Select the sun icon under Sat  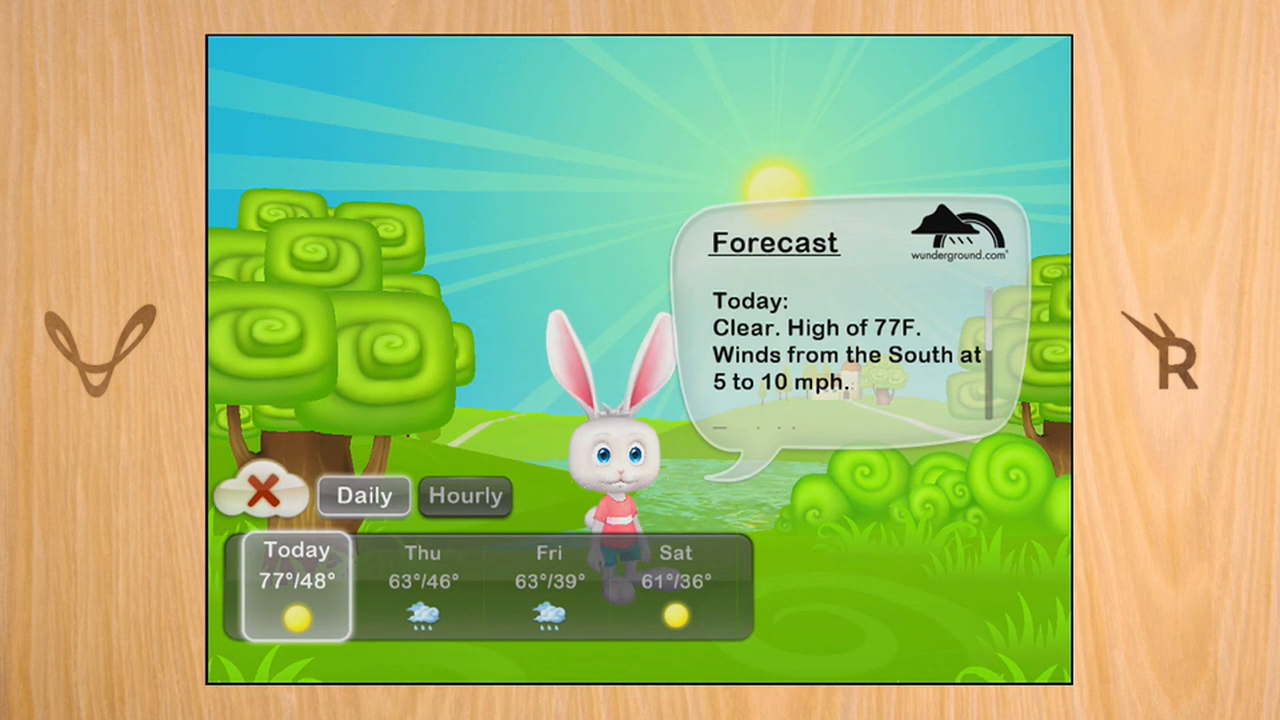point(675,617)
